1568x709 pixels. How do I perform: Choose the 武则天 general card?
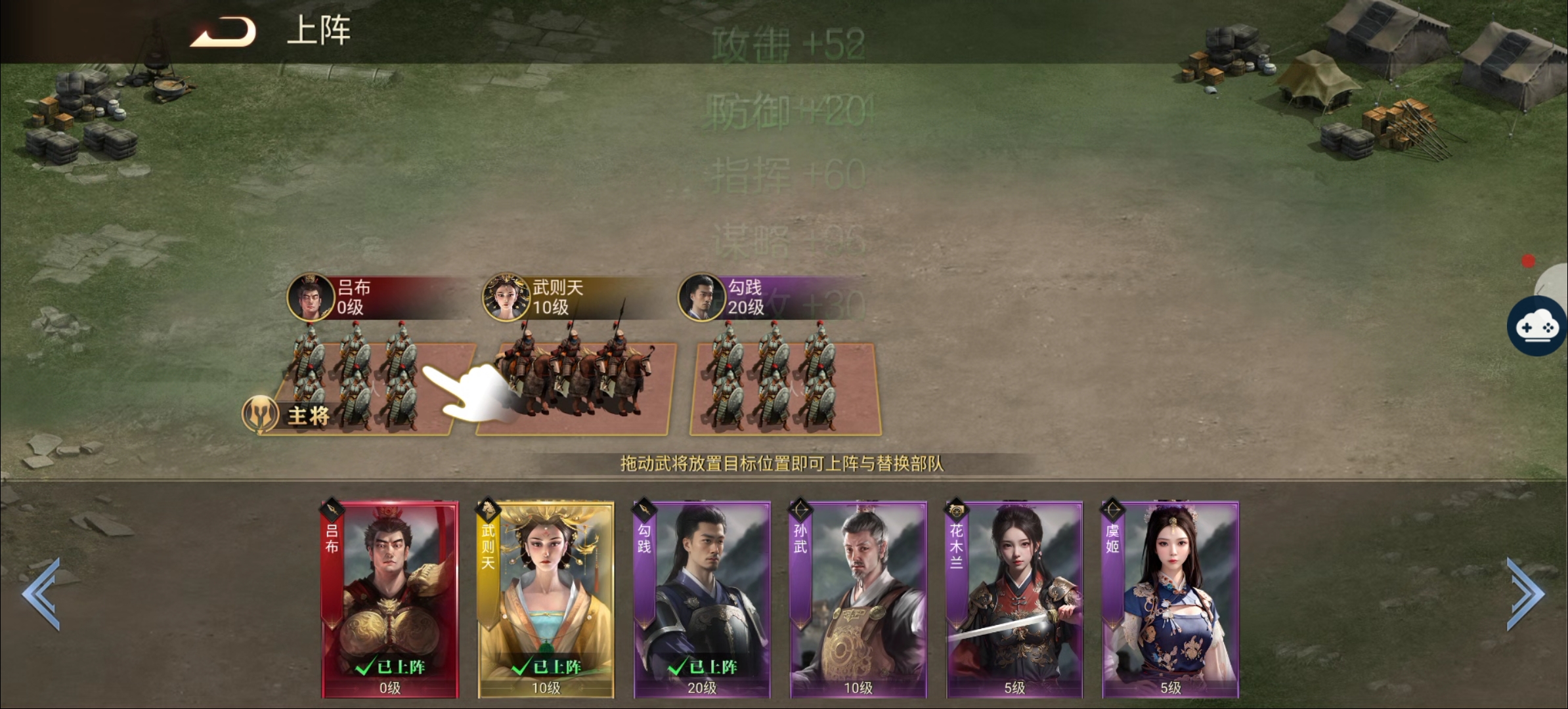(546, 599)
